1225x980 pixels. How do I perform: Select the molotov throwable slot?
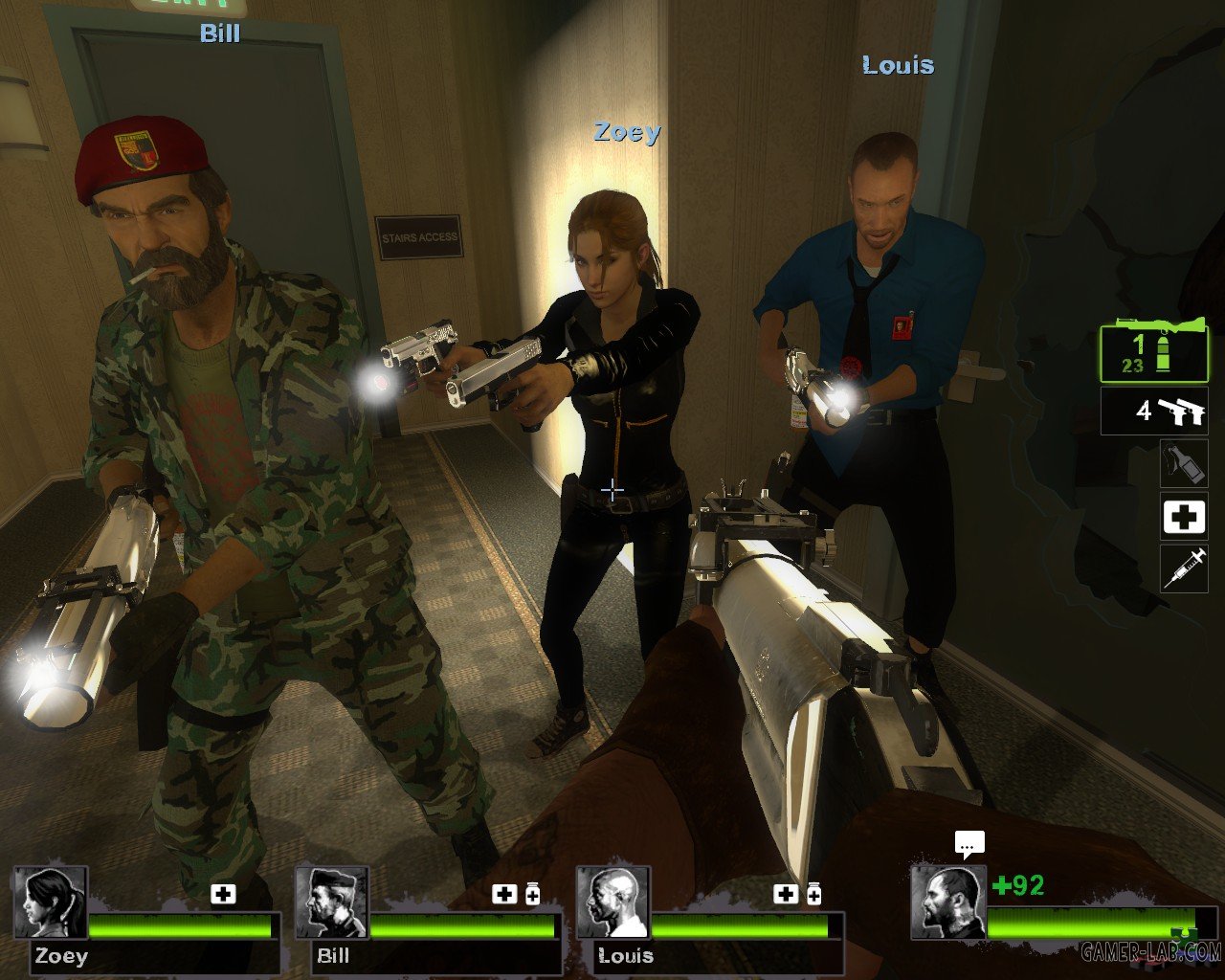click(1184, 462)
